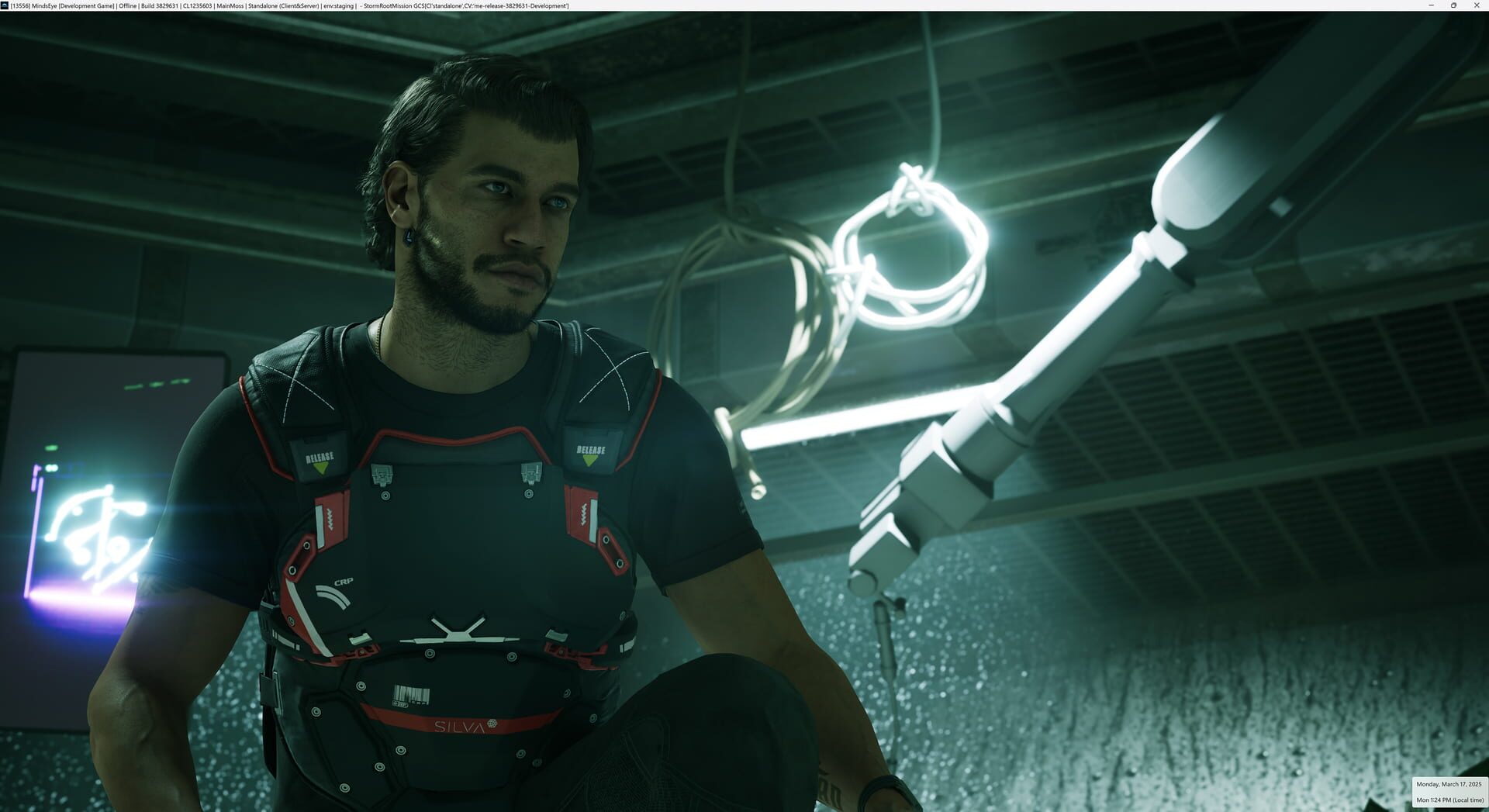The width and height of the screenshot is (1489, 812).
Task: Click the MindsEye application icon in the title bar
Action: (x=5, y=5)
